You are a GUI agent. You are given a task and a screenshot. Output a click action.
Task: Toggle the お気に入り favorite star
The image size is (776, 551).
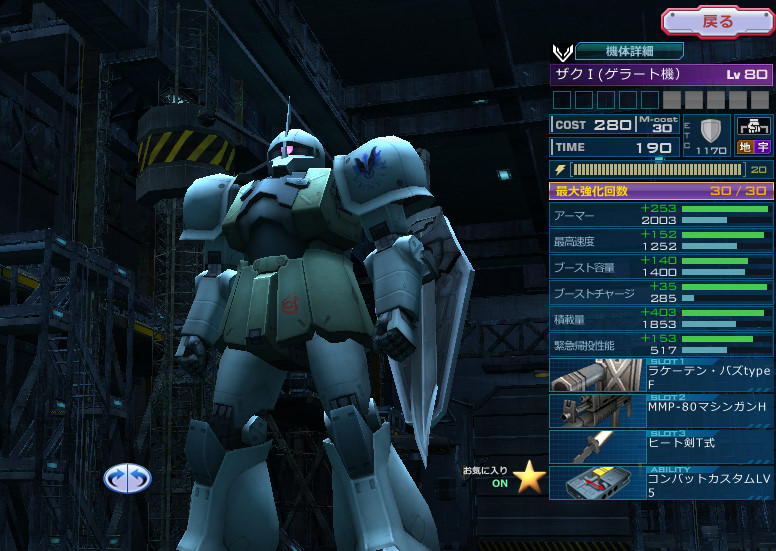529,478
